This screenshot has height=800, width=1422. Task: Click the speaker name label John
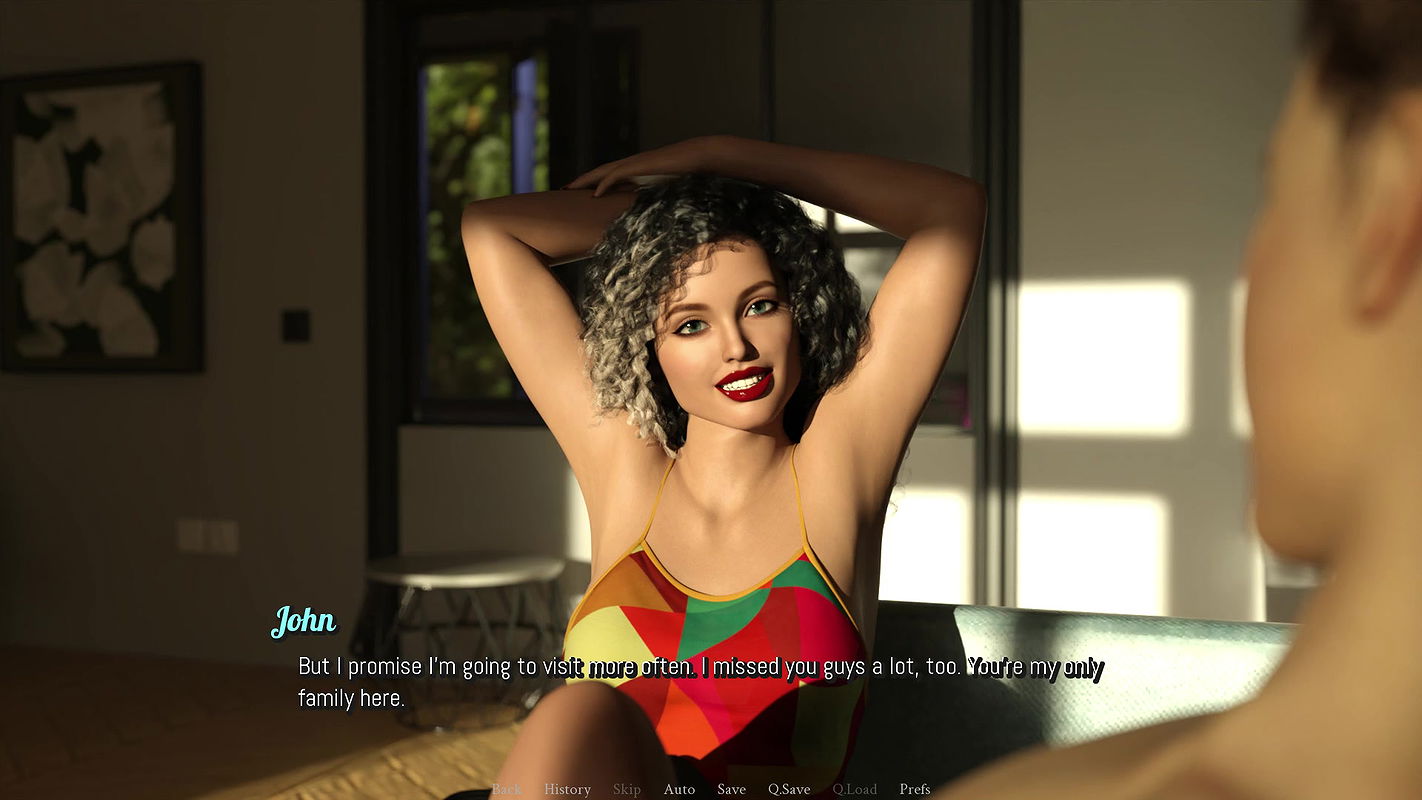(x=303, y=620)
